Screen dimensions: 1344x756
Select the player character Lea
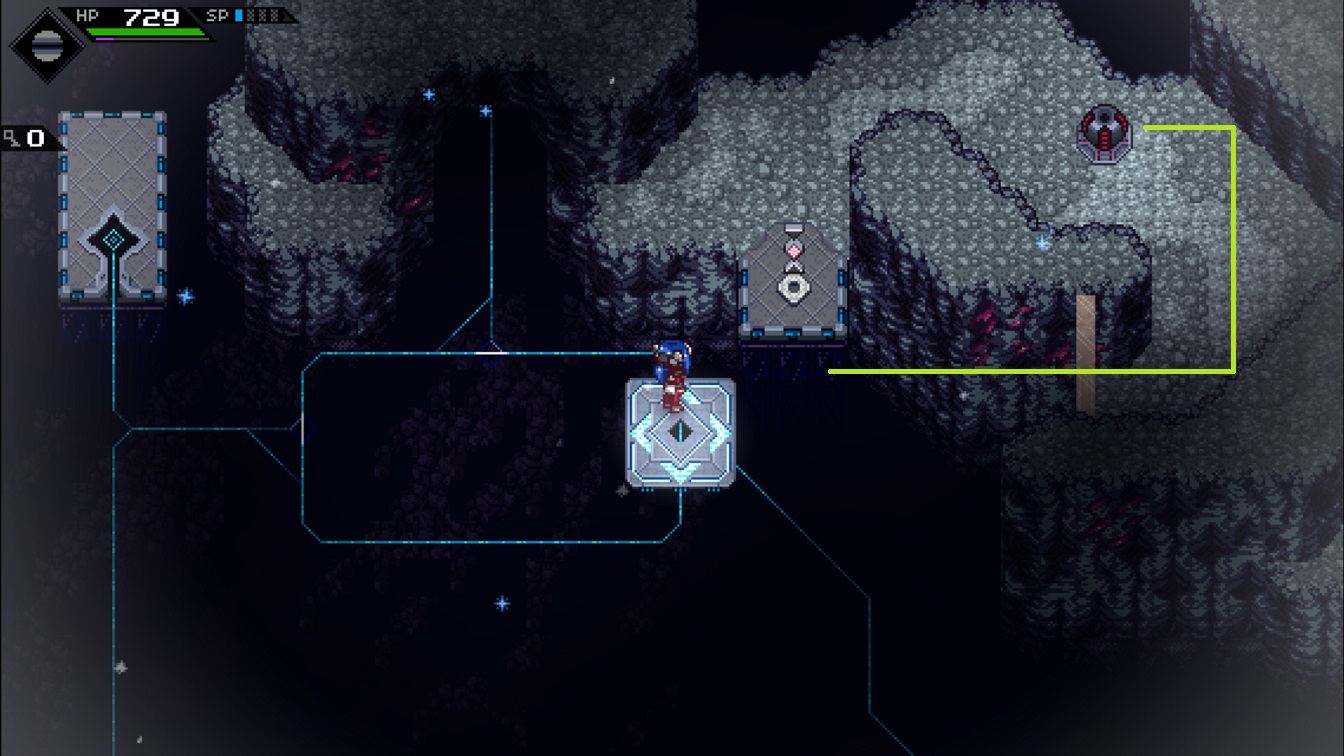coord(672,375)
